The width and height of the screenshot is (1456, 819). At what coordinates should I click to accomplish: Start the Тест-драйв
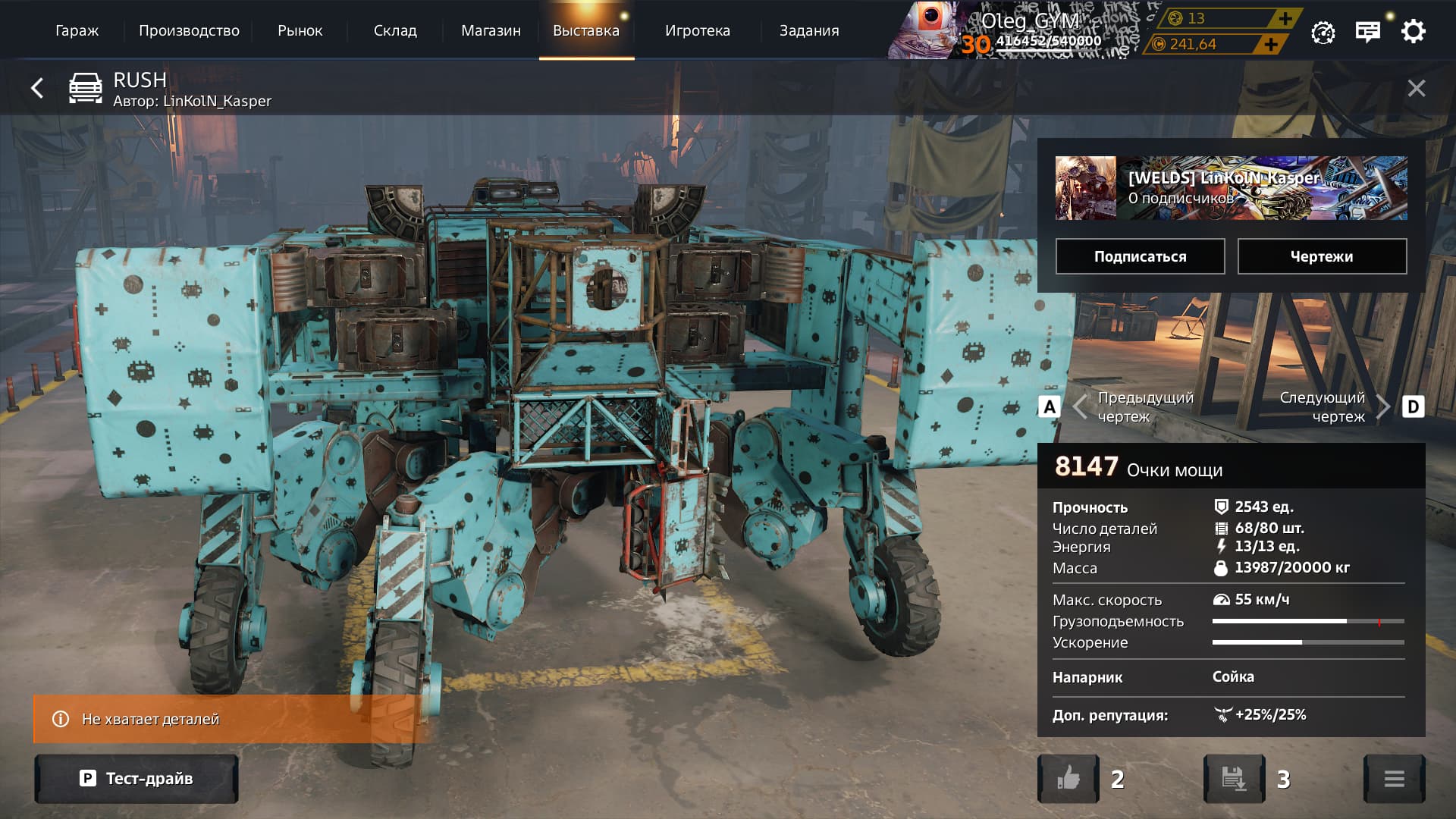136,779
